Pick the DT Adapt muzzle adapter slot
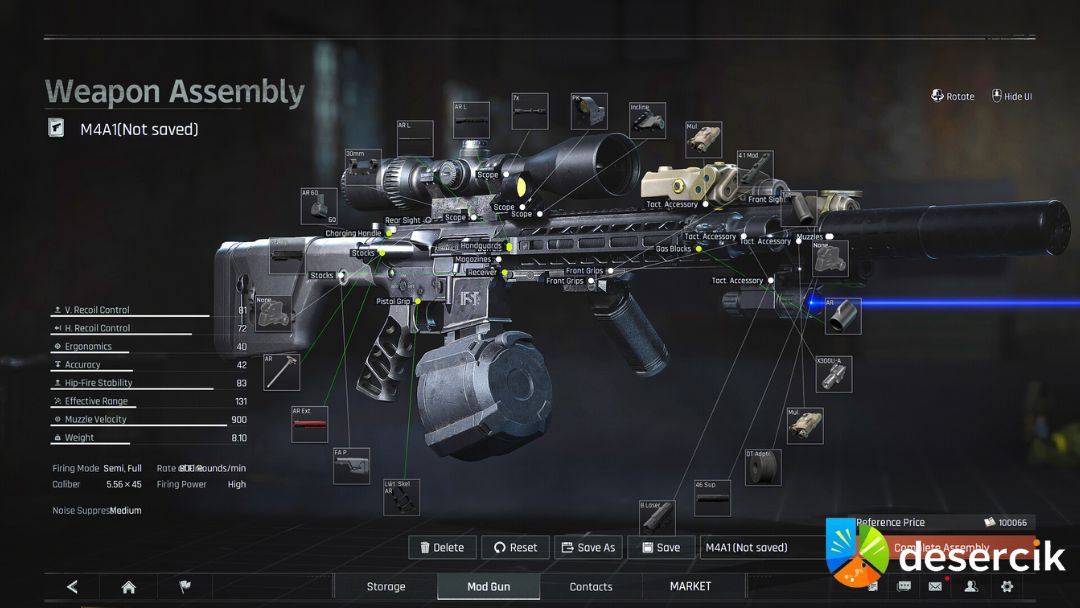 (763, 467)
